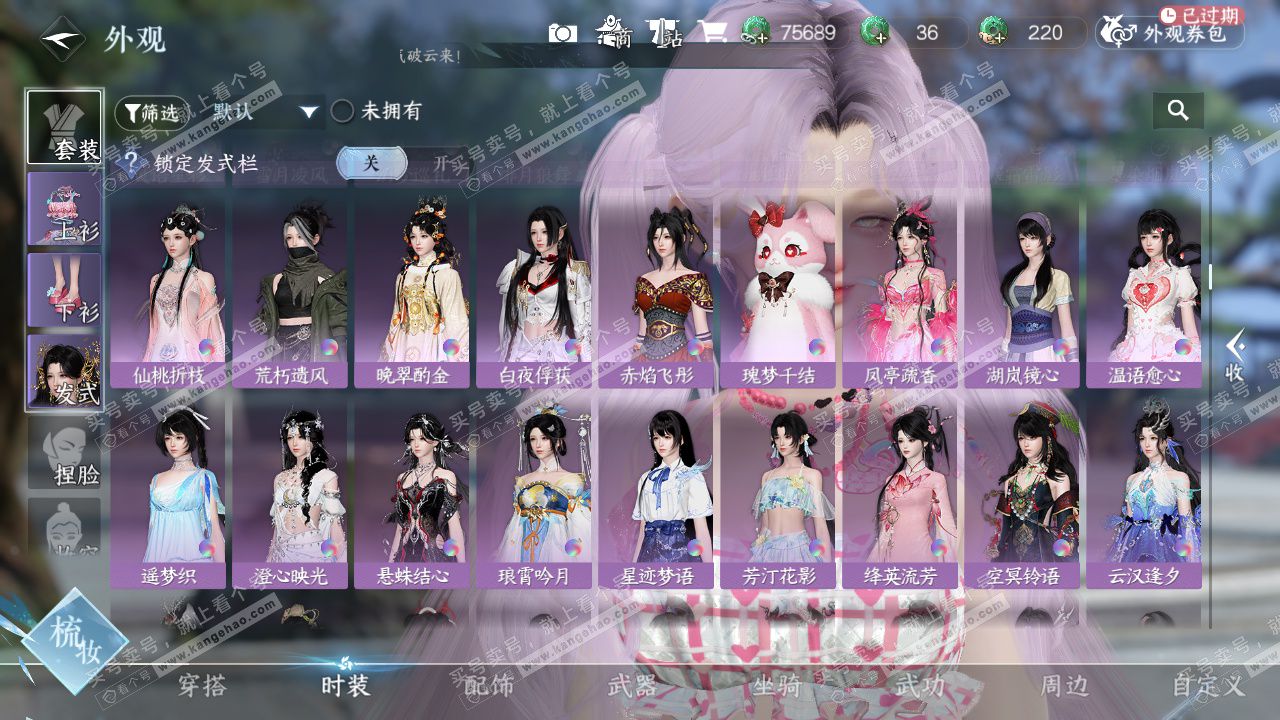
Task: Click the camera icon in top bar
Action: pyautogui.click(x=562, y=33)
